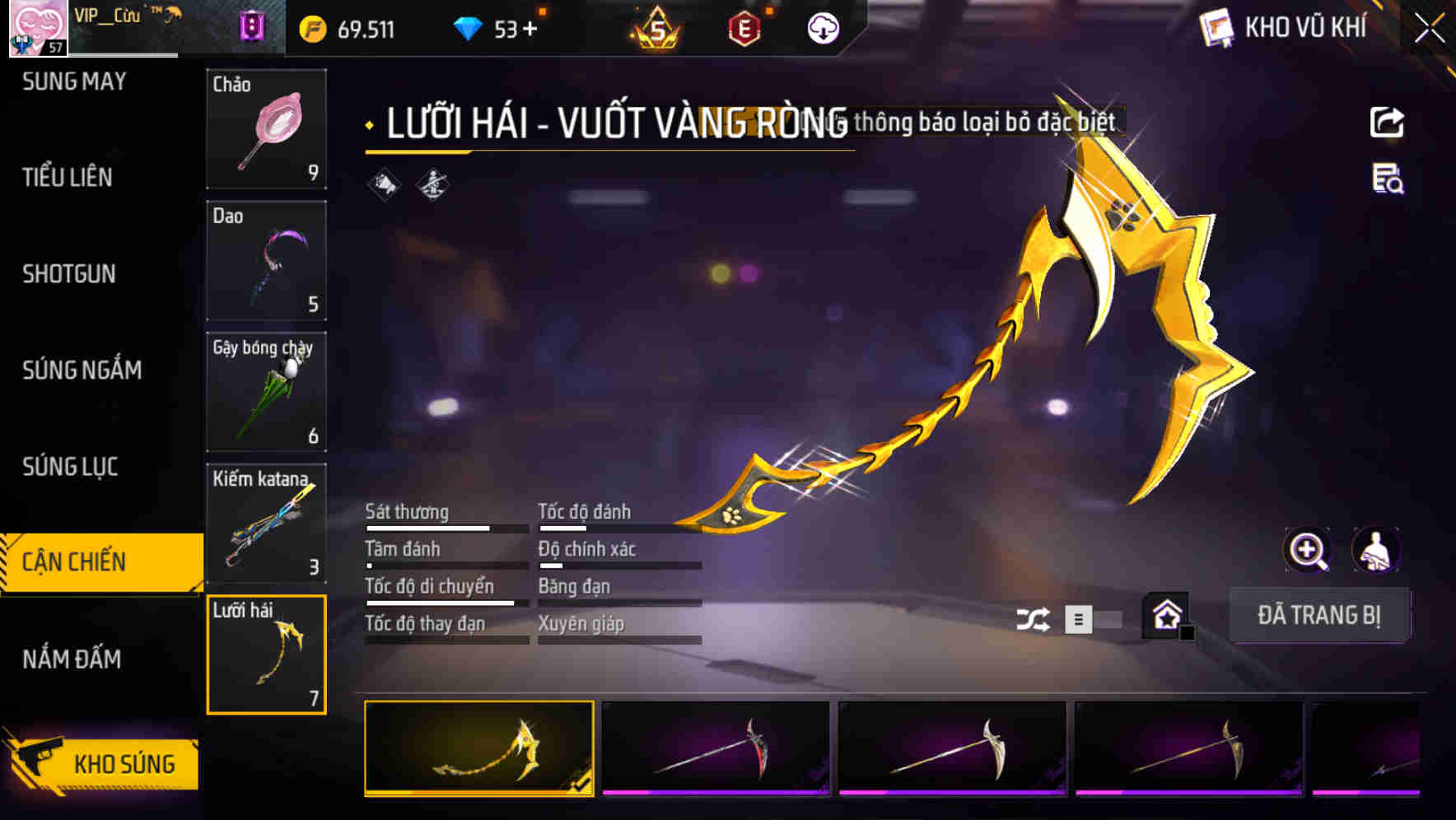Click the cloud download icon in top bar
This screenshot has width=1456, height=820.
tap(821, 27)
